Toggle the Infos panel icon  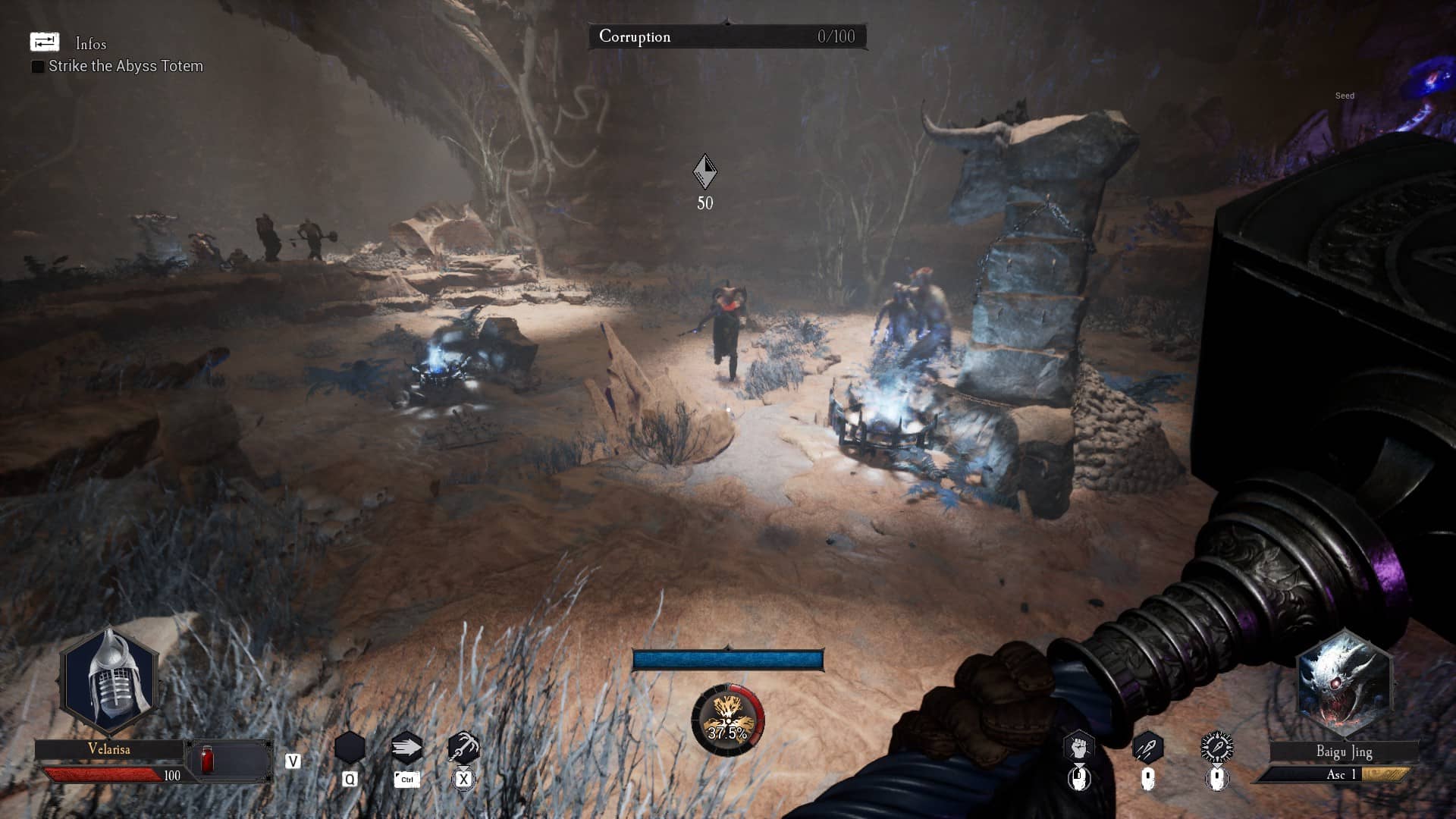click(x=44, y=42)
